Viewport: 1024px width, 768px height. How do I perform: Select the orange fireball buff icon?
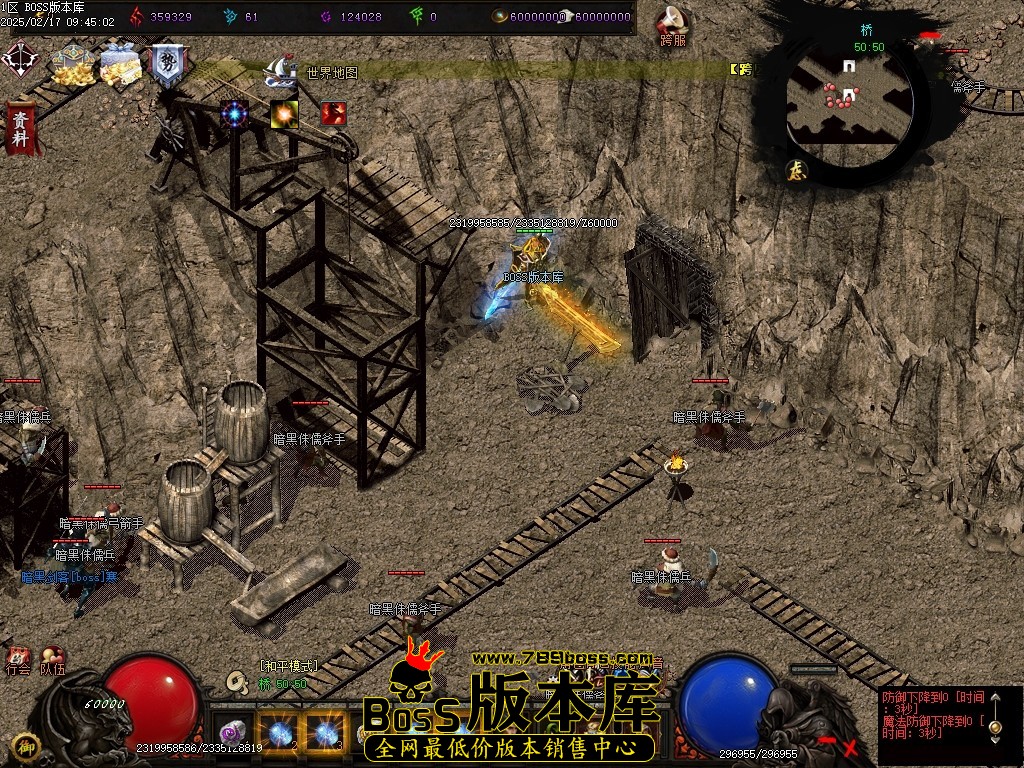284,114
